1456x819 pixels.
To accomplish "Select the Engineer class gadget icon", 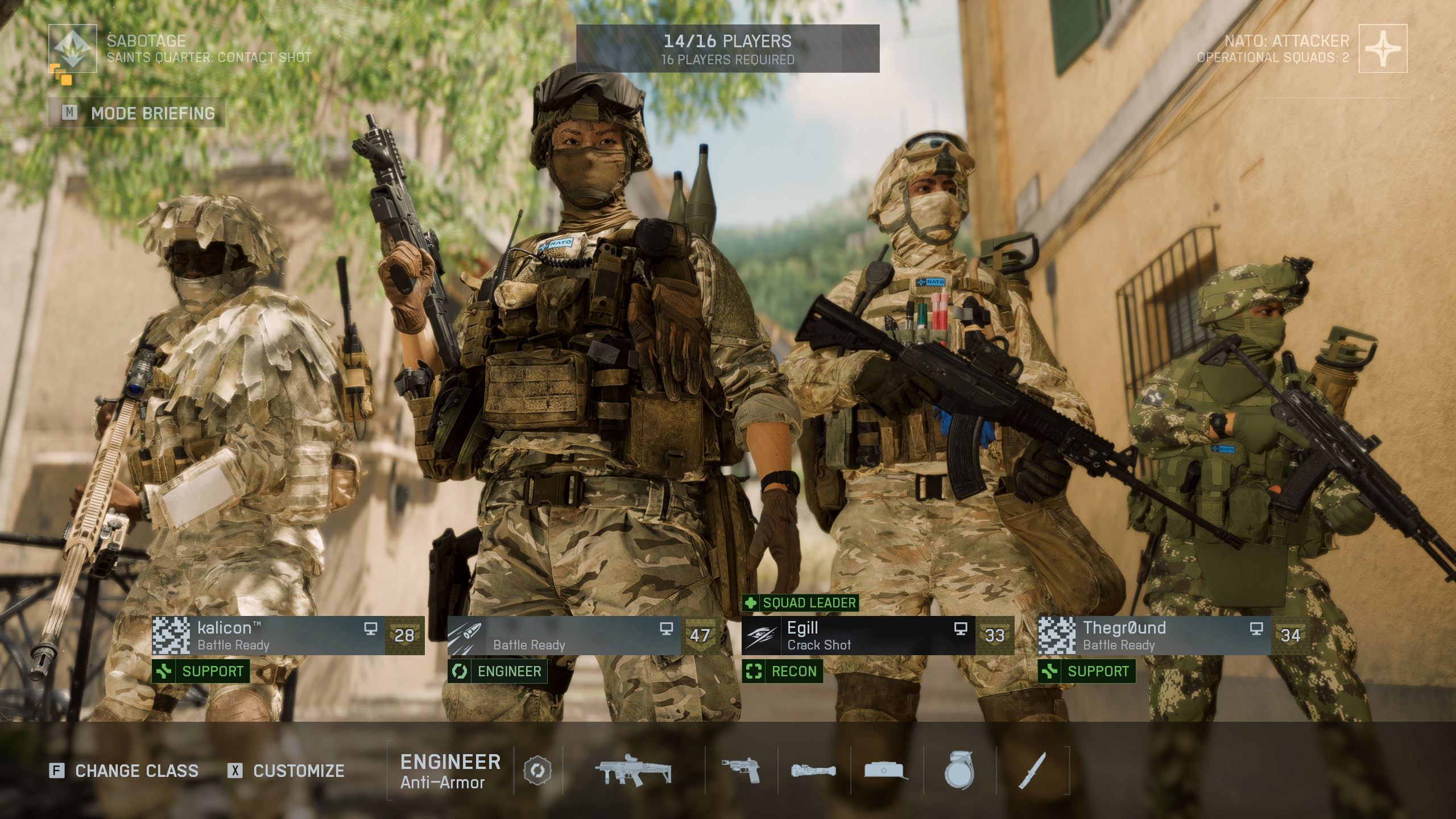I will [537, 771].
